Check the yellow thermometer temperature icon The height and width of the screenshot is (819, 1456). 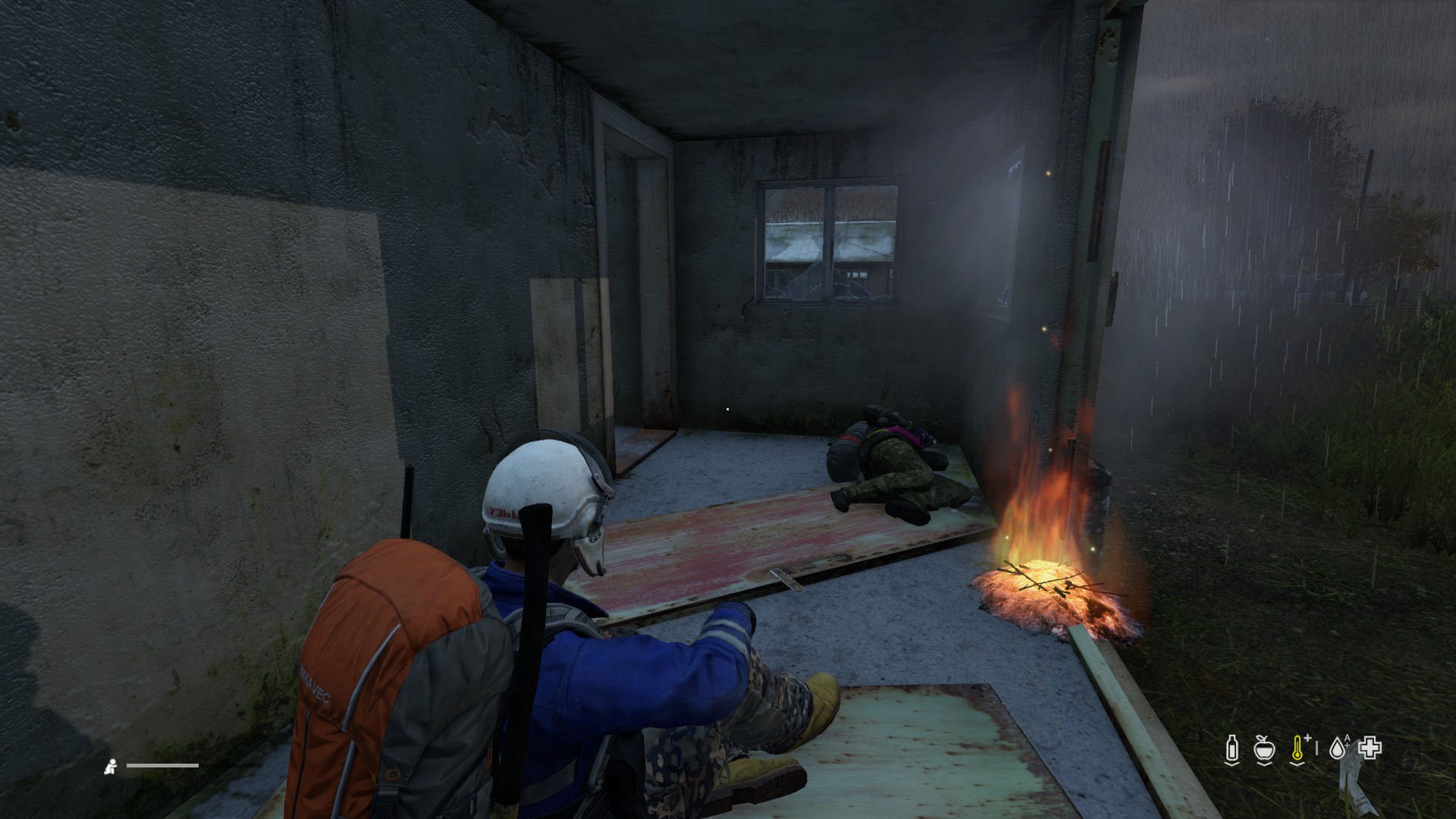click(x=1298, y=748)
